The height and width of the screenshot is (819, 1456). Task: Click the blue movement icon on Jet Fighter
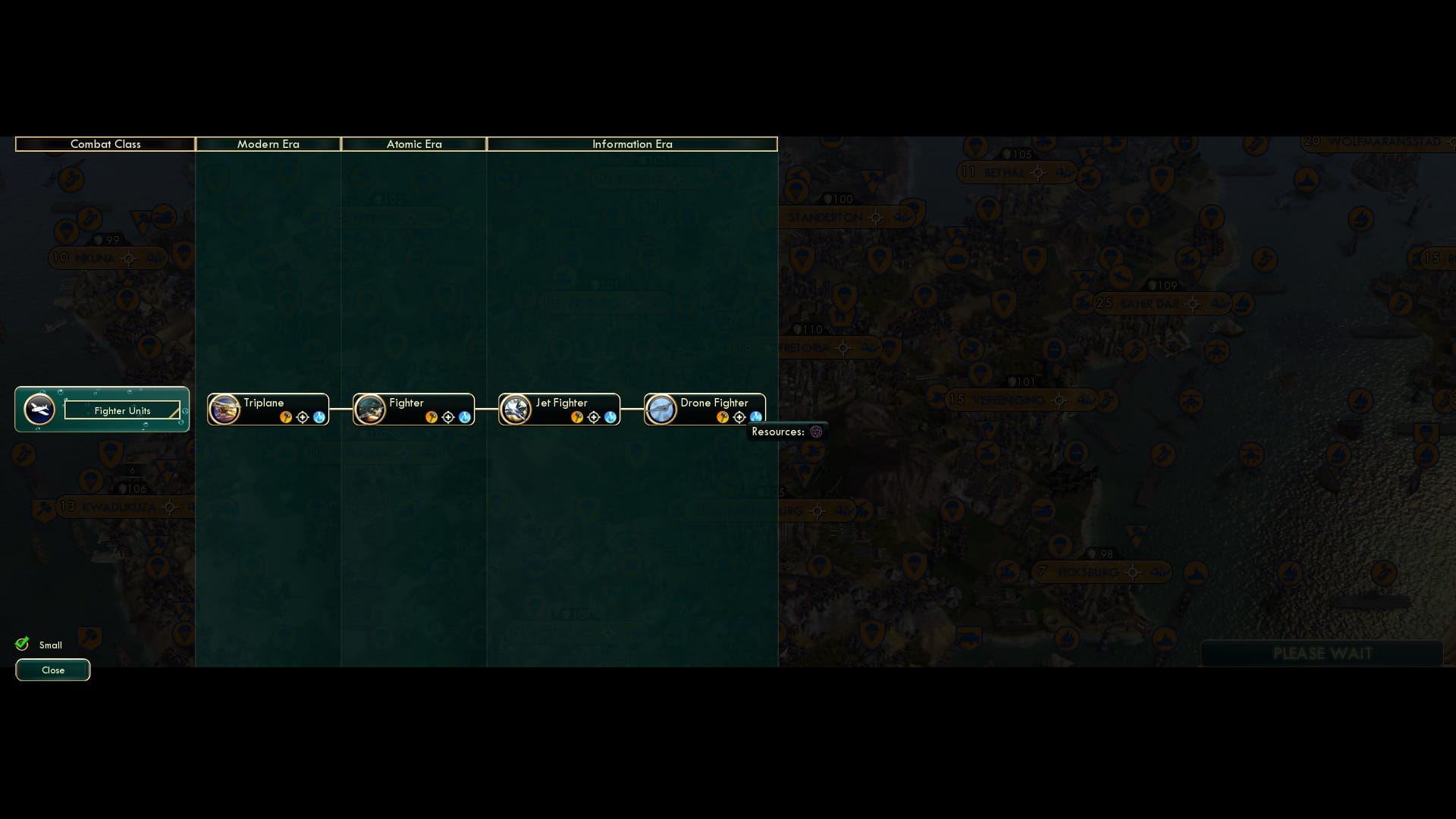609,416
